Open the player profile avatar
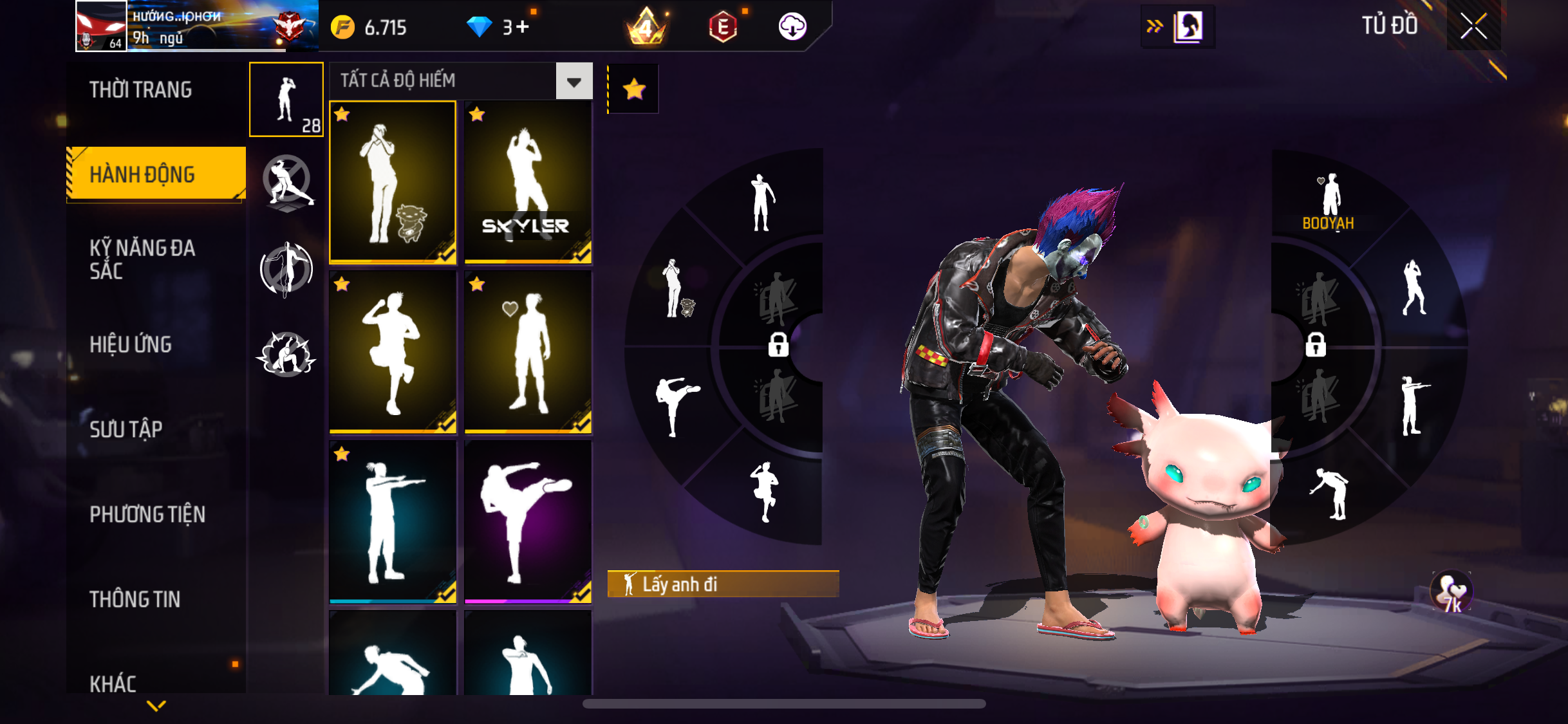1568x724 pixels. click(x=101, y=26)
